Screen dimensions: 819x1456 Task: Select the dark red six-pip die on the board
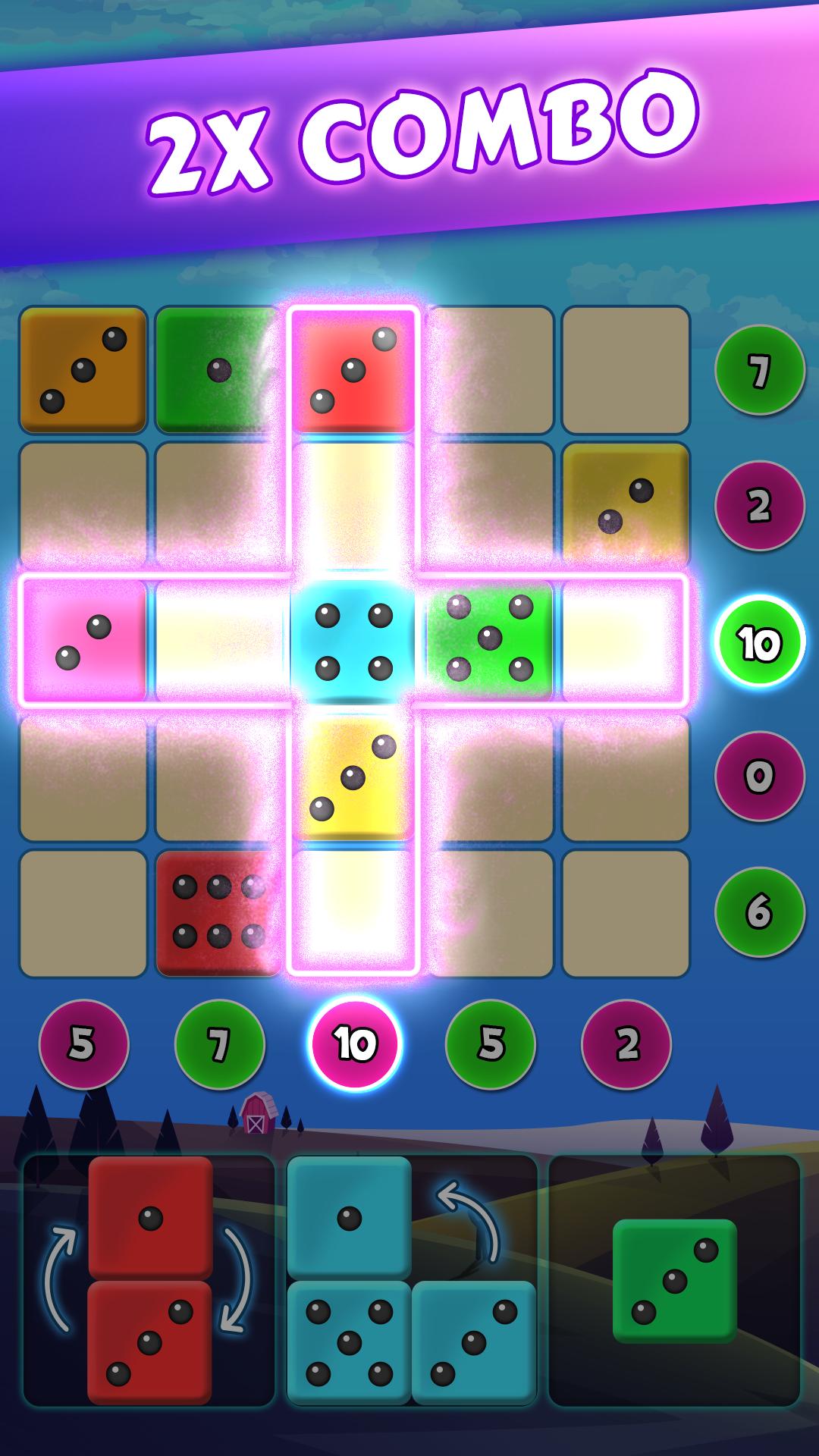(x=216, y=912)
